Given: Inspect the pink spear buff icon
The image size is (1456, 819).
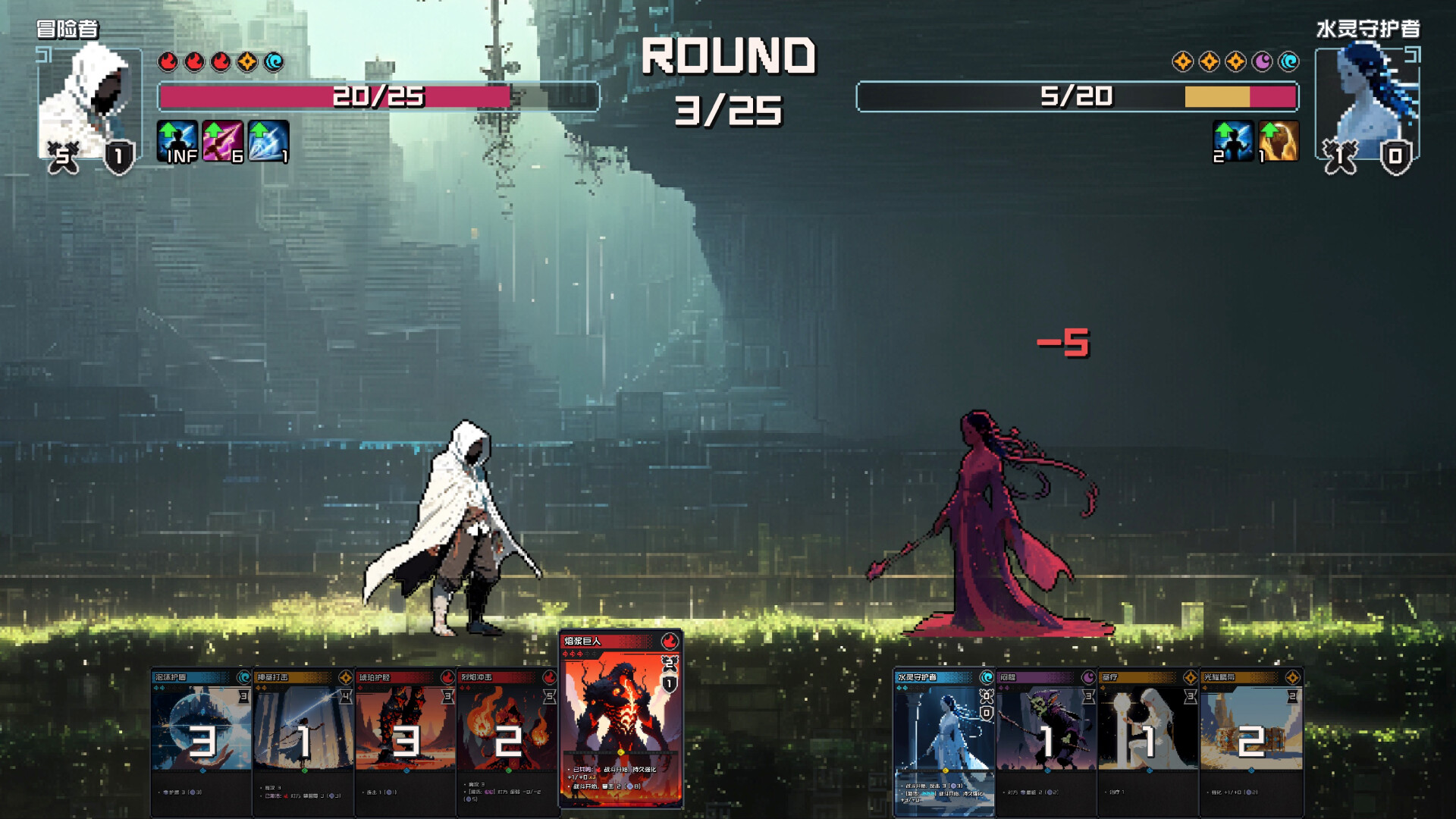Looking at the screenshot, I should pyautogui.click(x=222, y=142).
